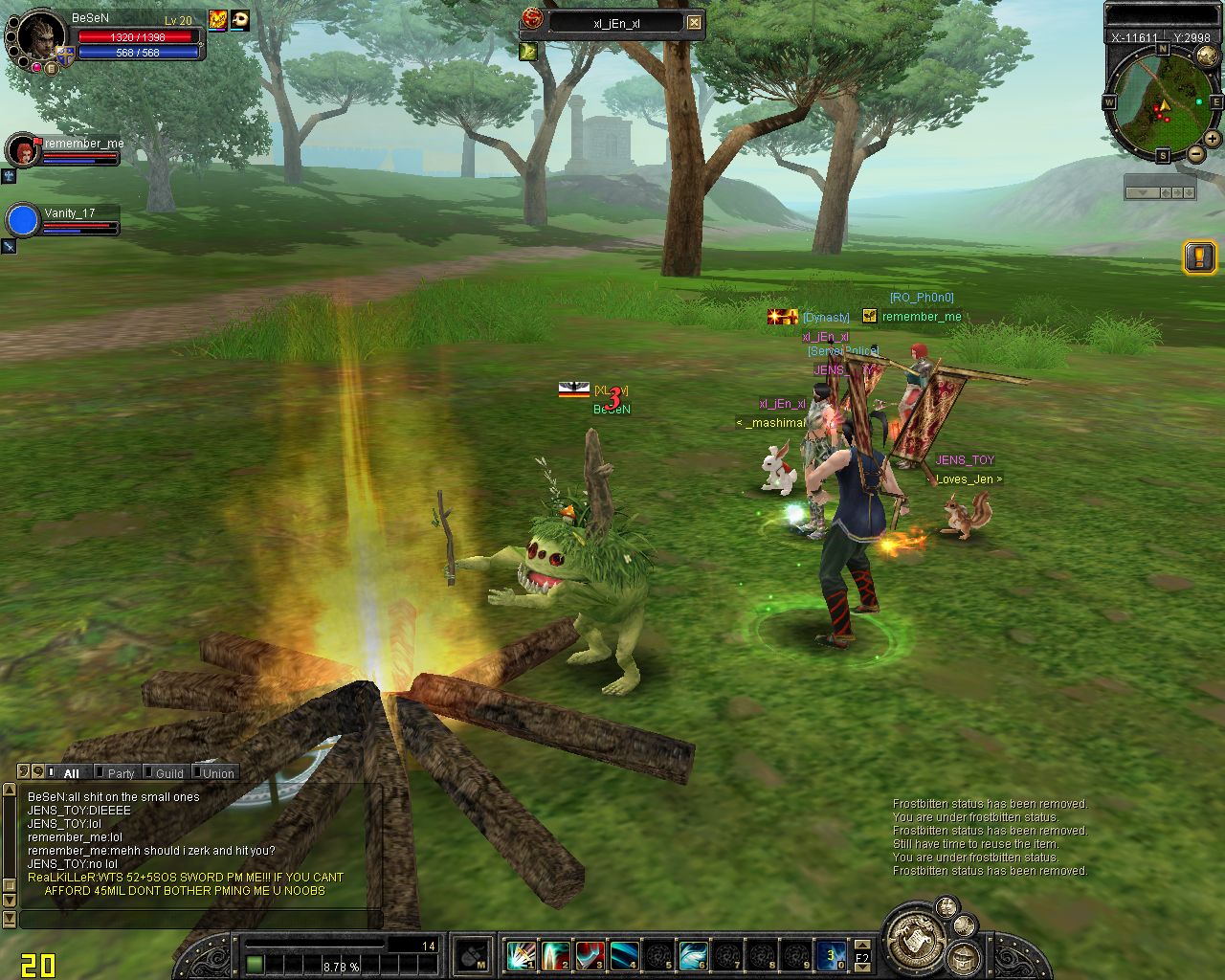1225x980 pixels.
Task: Select the All chat tab
Action: click(x=71, y=773)
